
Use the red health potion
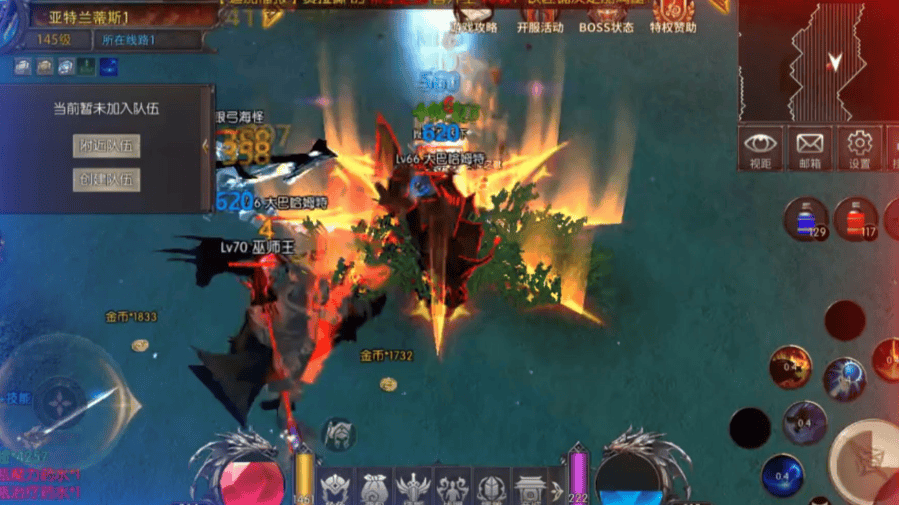[x=855, y=219]
